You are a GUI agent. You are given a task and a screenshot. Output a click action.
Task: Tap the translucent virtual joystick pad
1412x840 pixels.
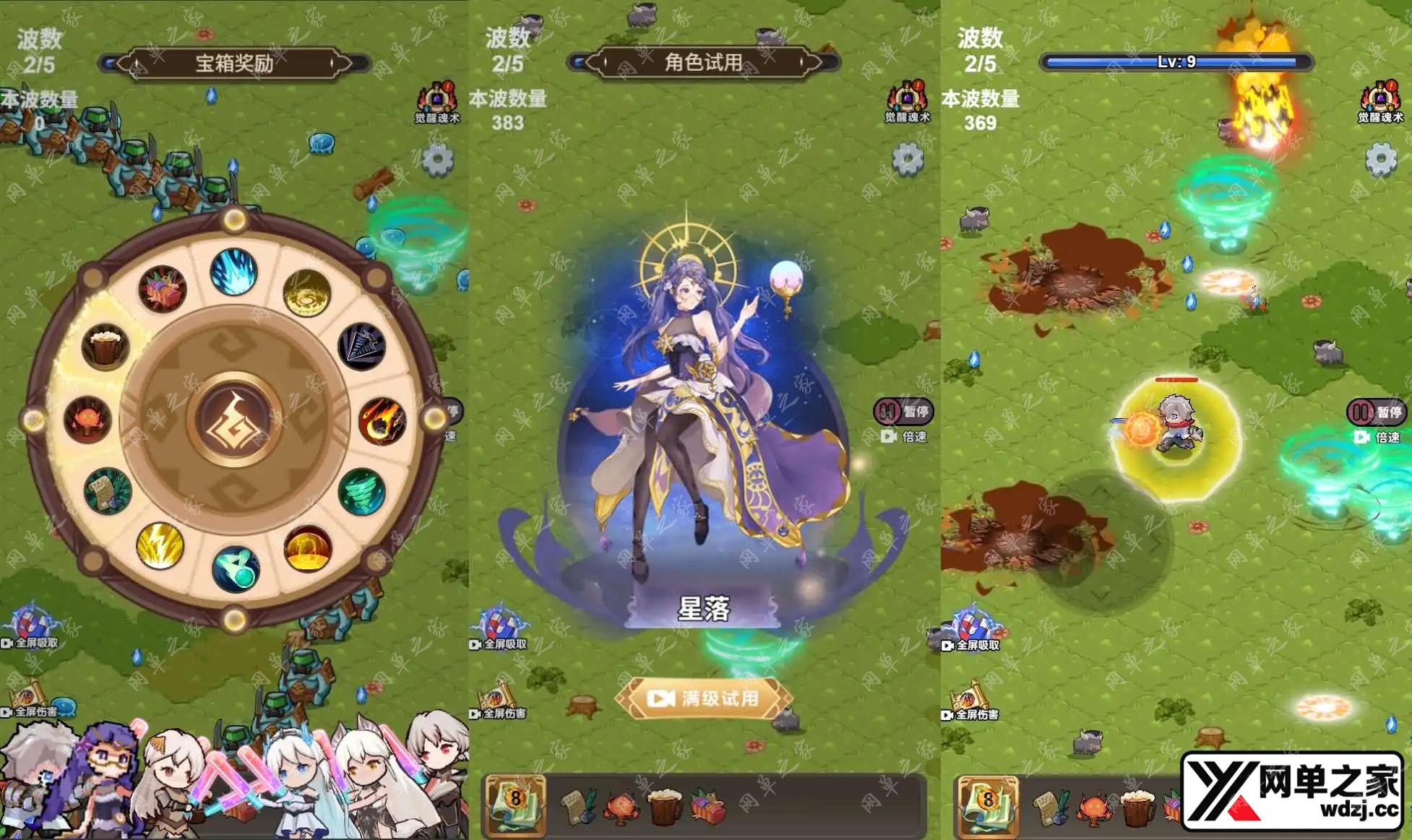tap(1101, 540)
